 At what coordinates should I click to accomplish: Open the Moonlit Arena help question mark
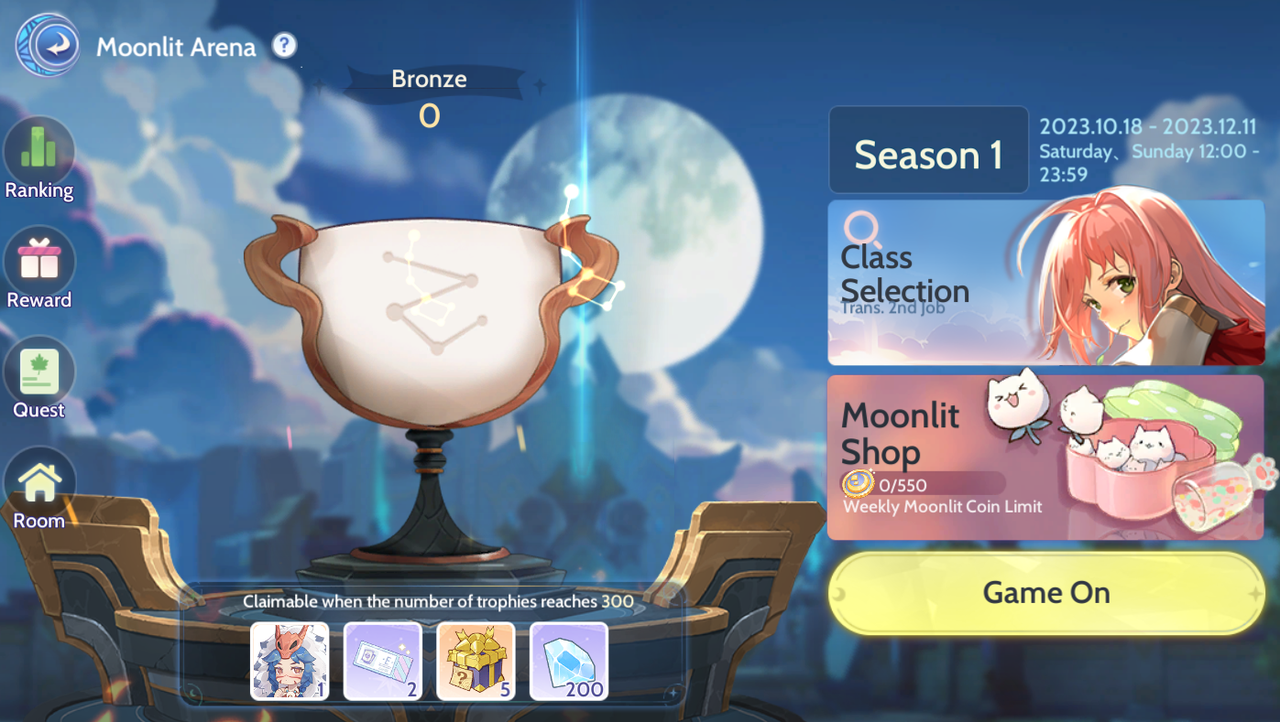(x=285, y=45)
